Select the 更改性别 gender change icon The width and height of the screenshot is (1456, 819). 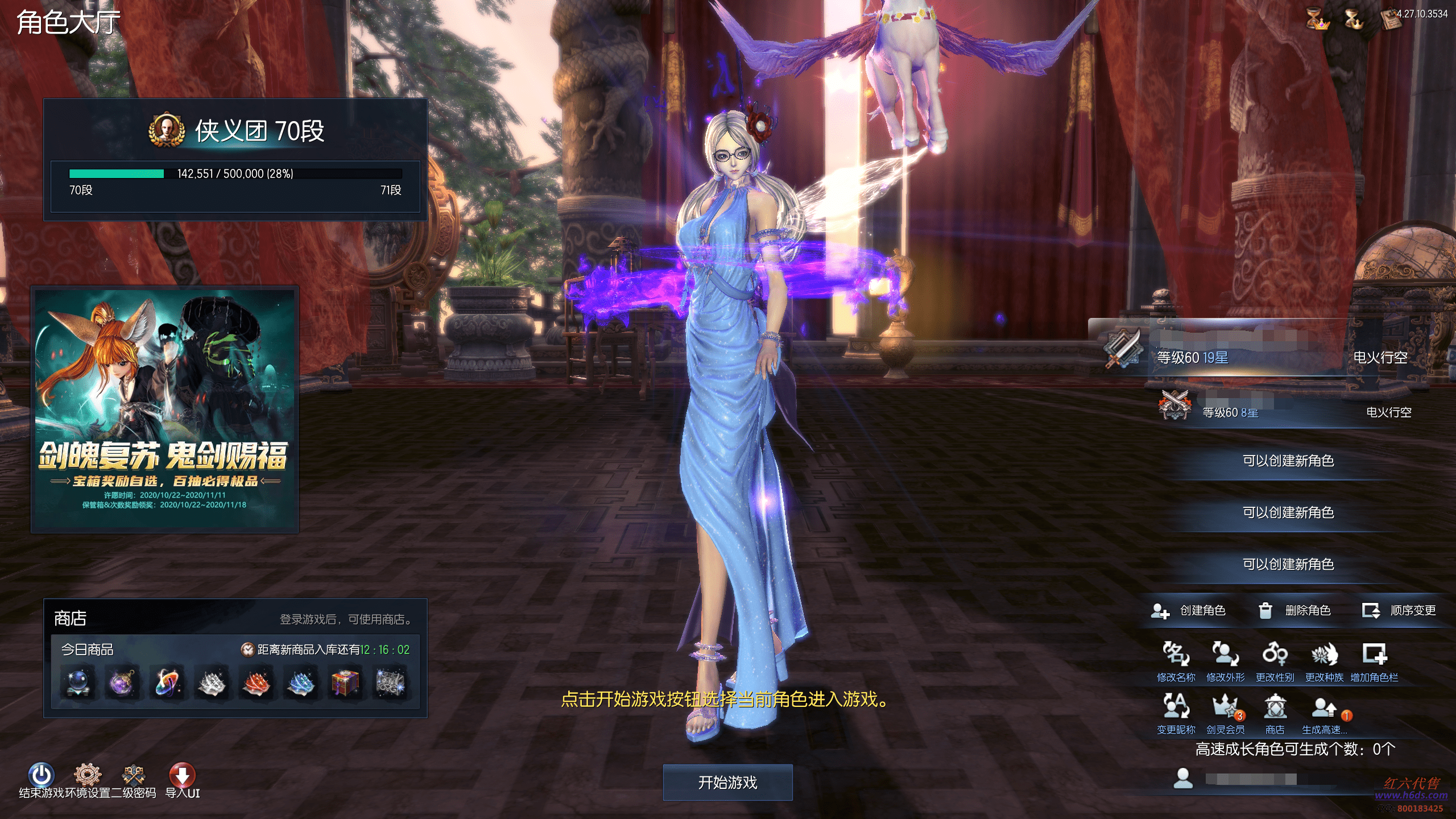coord(1275,655)
